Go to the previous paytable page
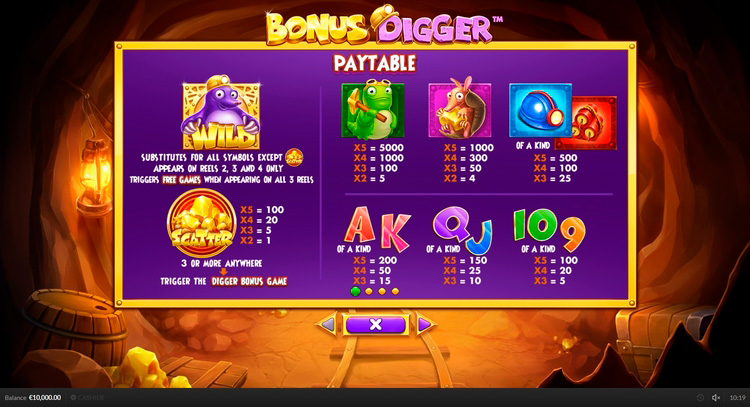This screenshot has height=407, width=750. point(326,324)
